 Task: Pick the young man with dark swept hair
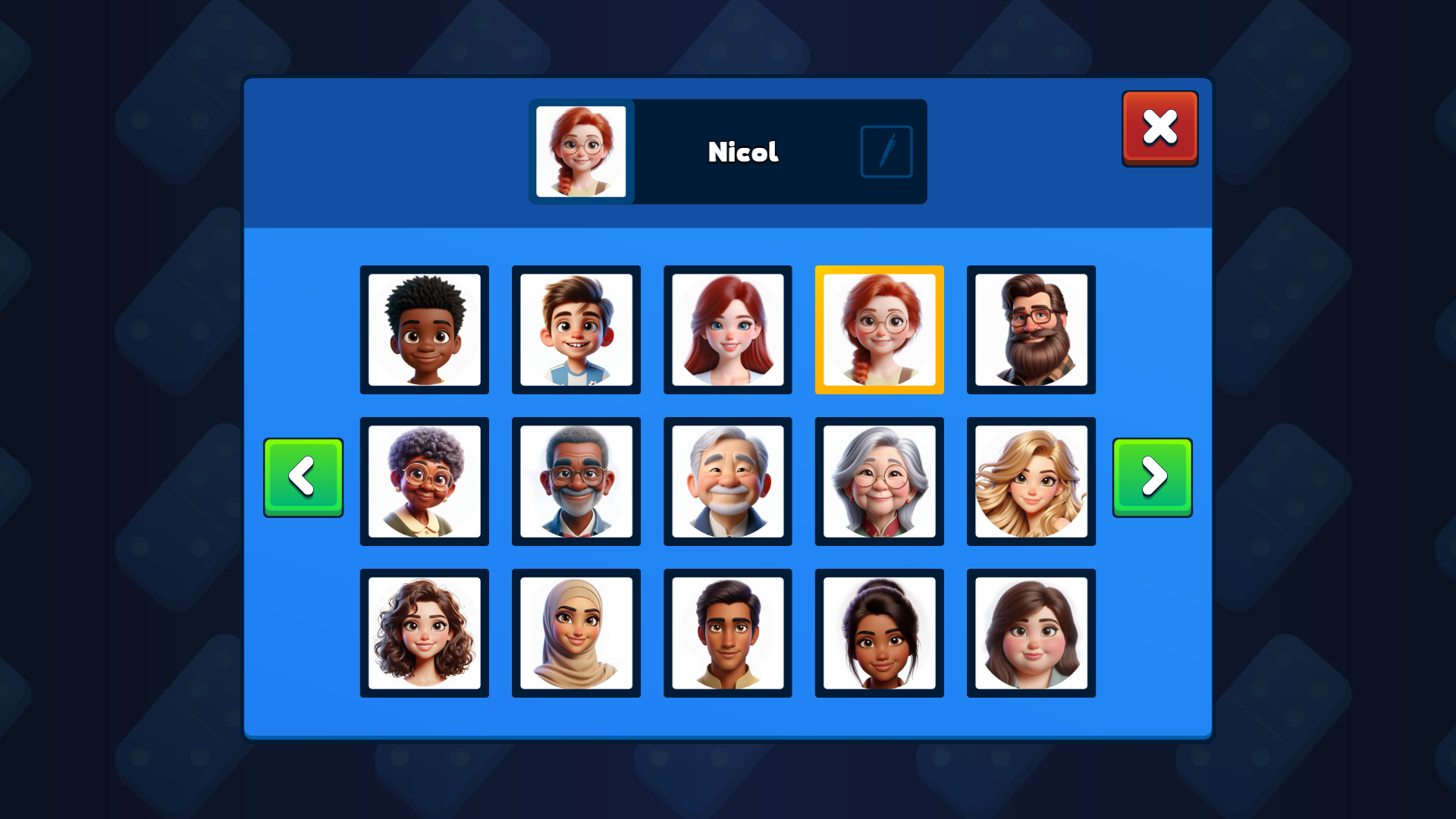(728, 633)
